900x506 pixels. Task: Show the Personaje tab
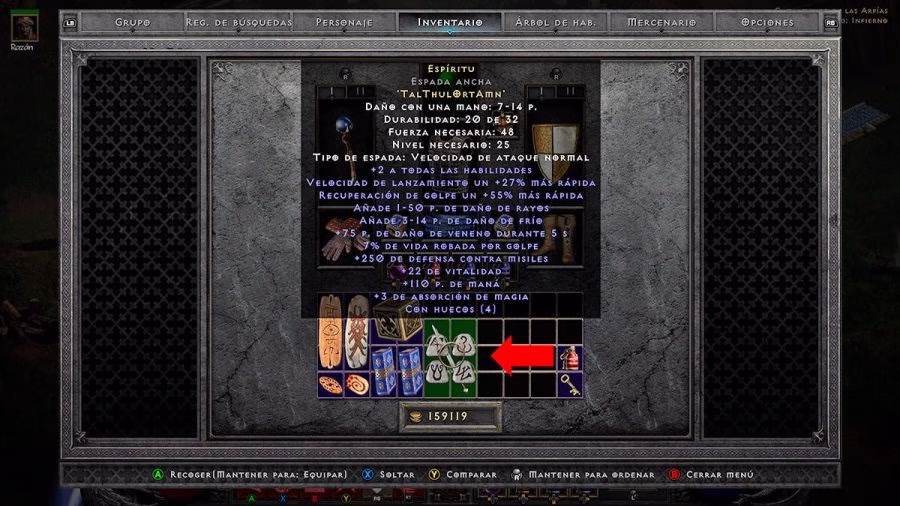tap(344, 22)
